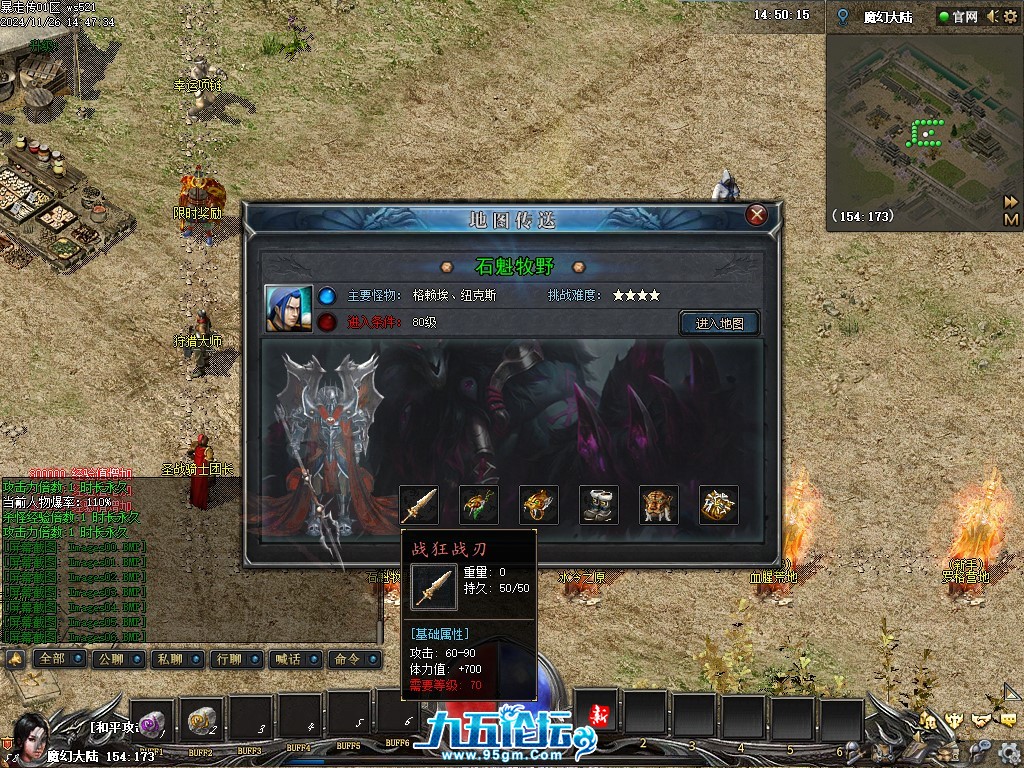Select the 战狂战刃 sword reward icon
This screenshot has width=1024, height=768.
click(419, 505)
